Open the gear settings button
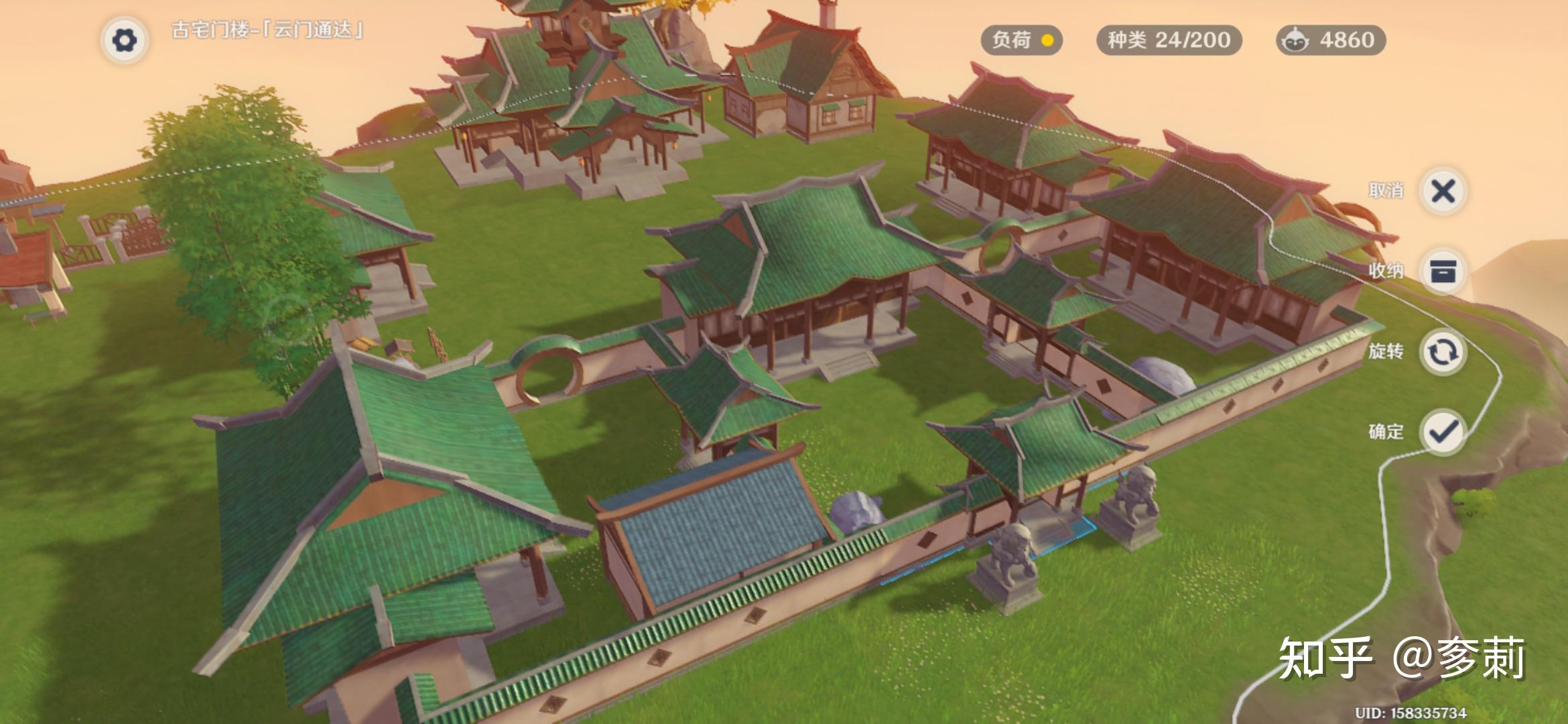1568x724 pixels. pyautogui.click(x=125, y=40)
